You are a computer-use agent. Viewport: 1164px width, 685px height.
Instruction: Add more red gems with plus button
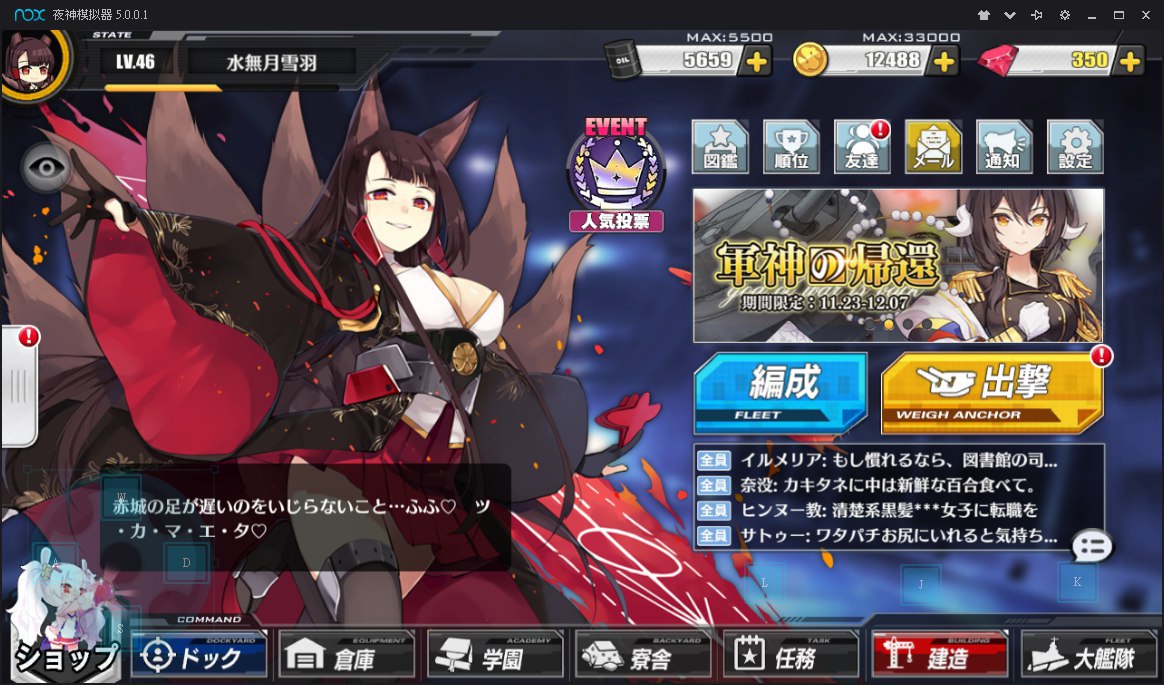pyautogui.click(x=1130, y=61)
